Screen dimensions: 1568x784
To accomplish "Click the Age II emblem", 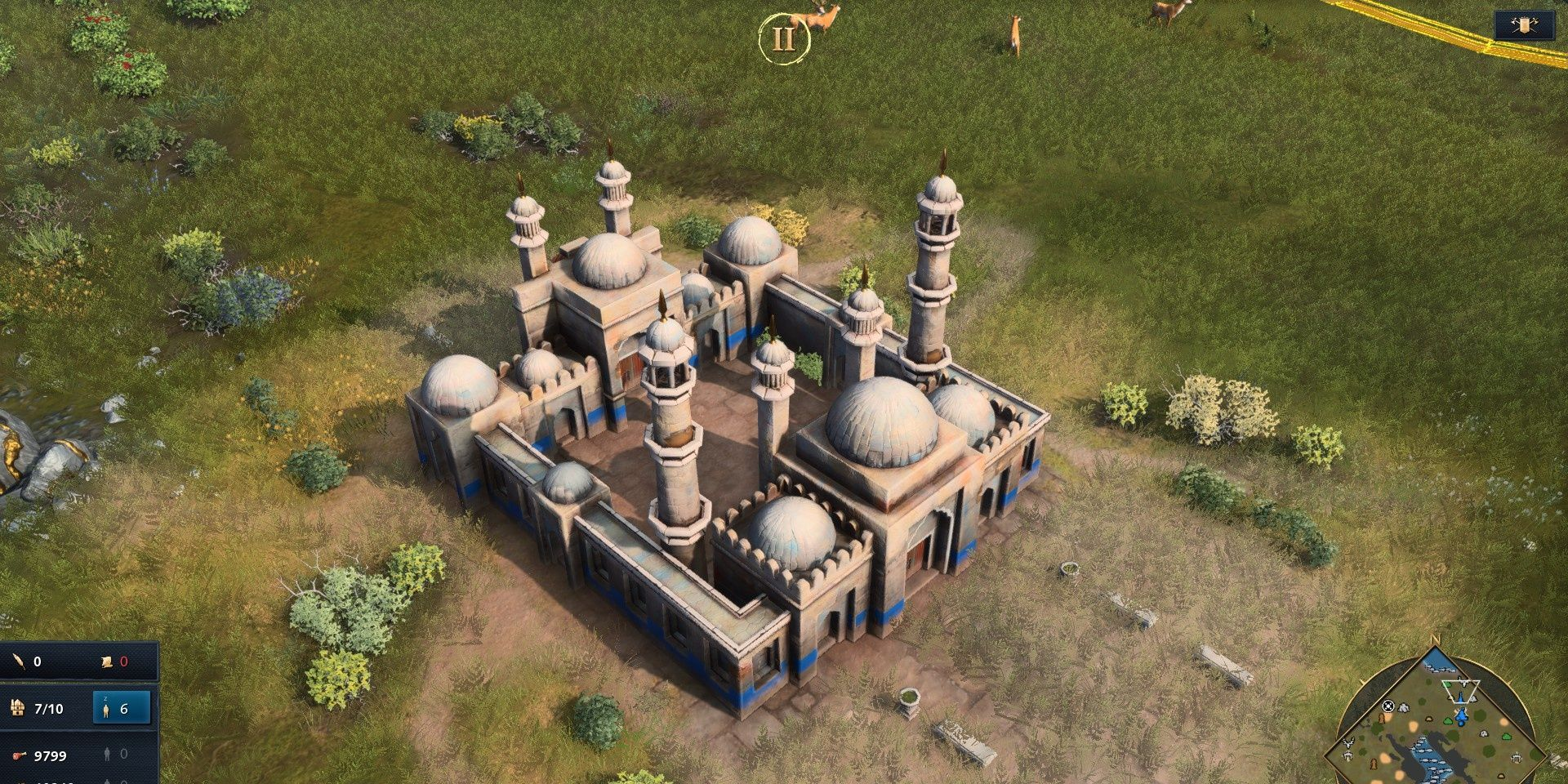I will pos(783,38).
